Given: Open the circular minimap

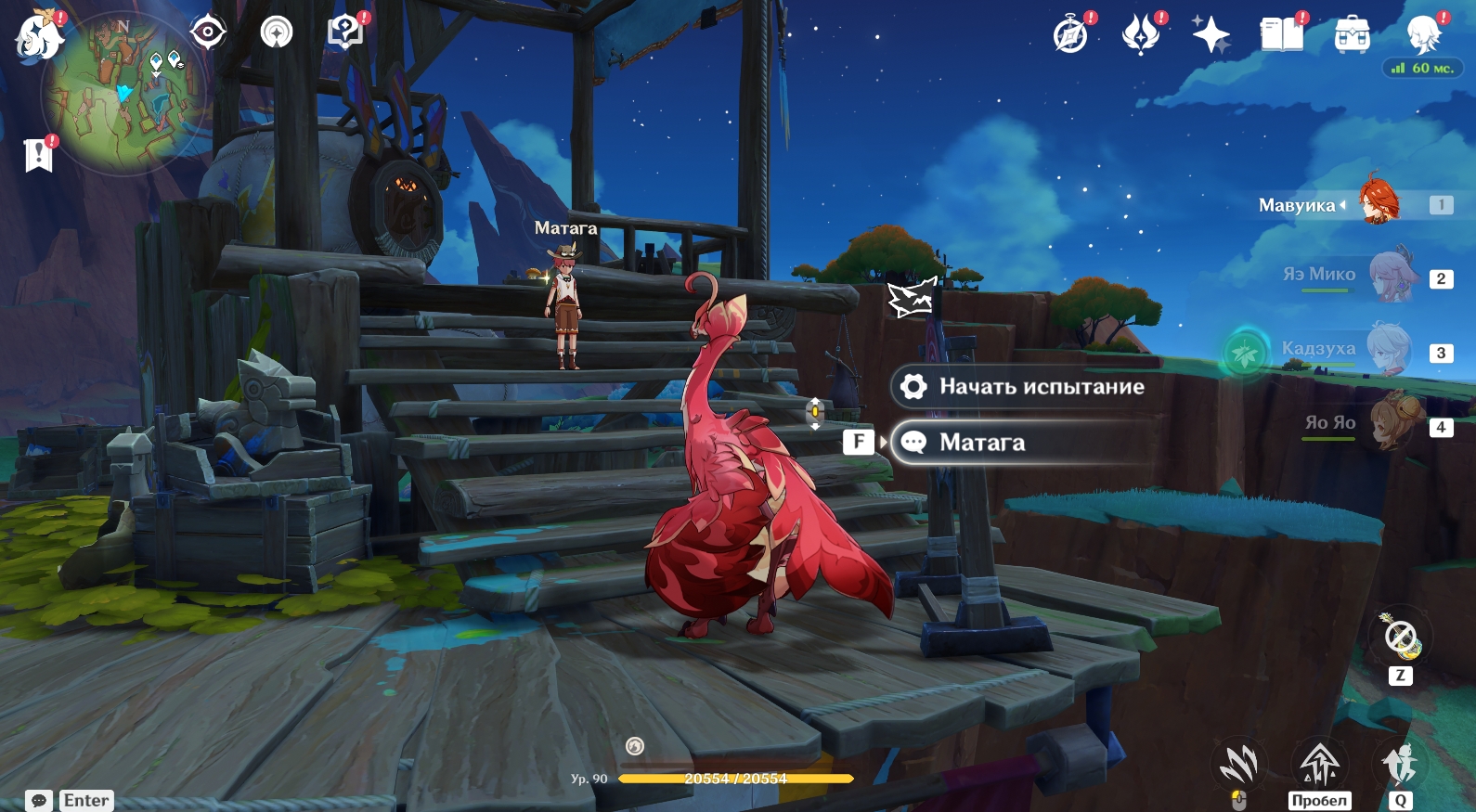Looking at the screenshot, I should tap(122, 95).
